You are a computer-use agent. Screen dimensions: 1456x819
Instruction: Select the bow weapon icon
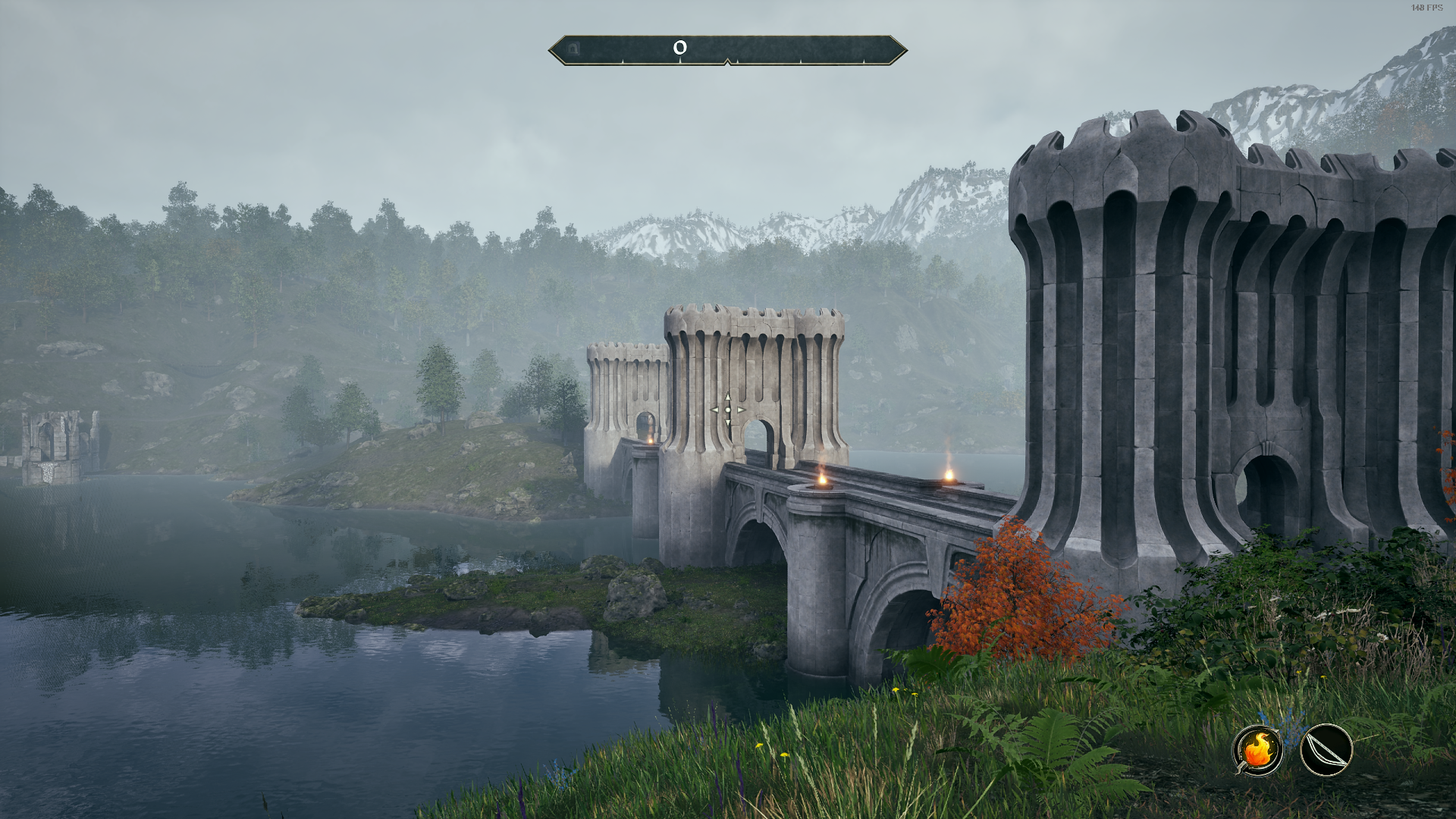click(x=1326, y=750)
